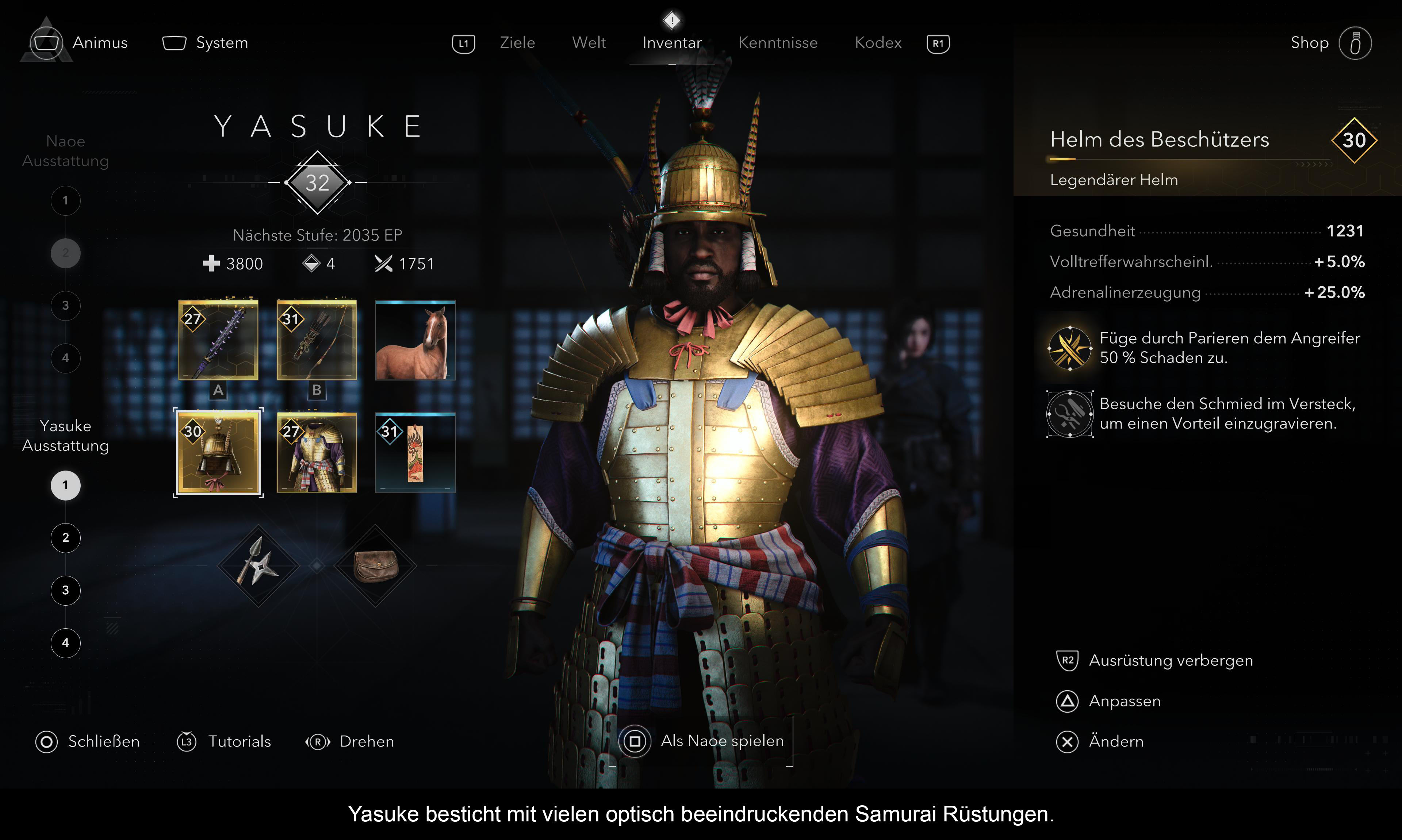Image resolution: width=1402 pixels, height=840 pixels.
Task: Go to the Kodex tab
Action: pyautogui.click(x=877, y=43)
